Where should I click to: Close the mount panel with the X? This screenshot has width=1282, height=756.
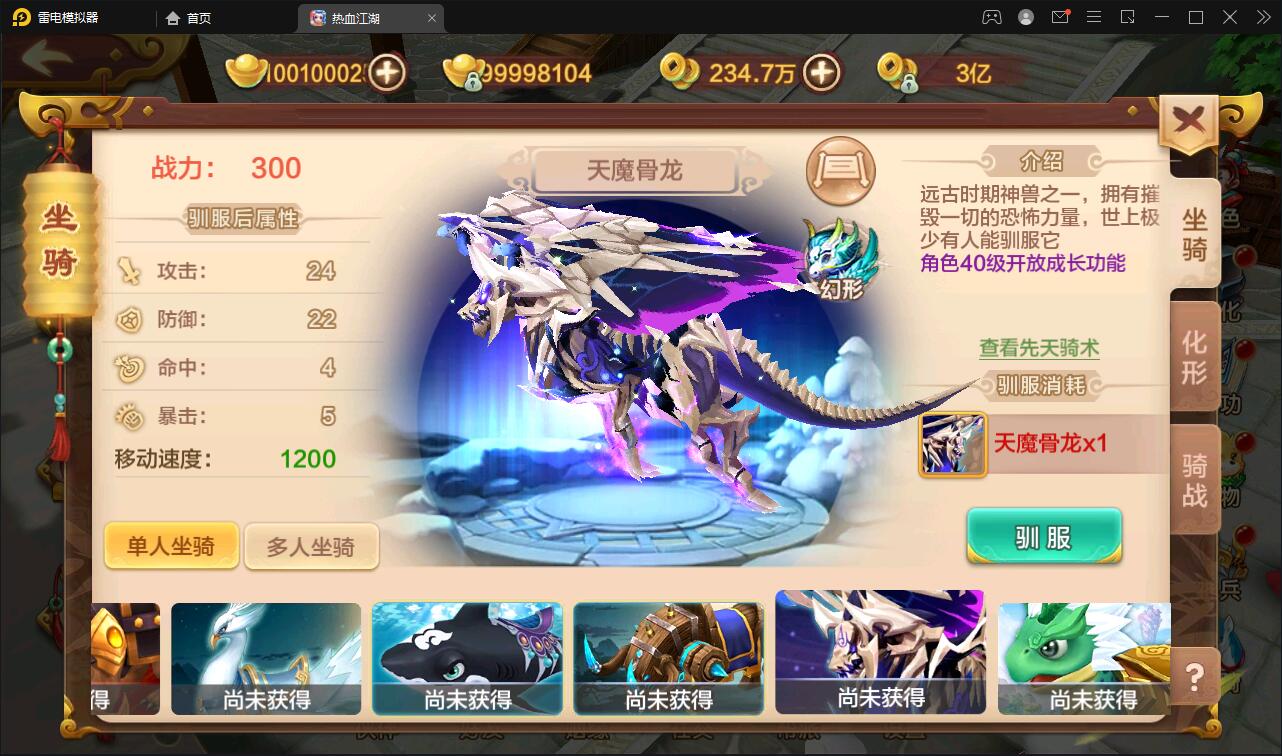(1188, 117)
